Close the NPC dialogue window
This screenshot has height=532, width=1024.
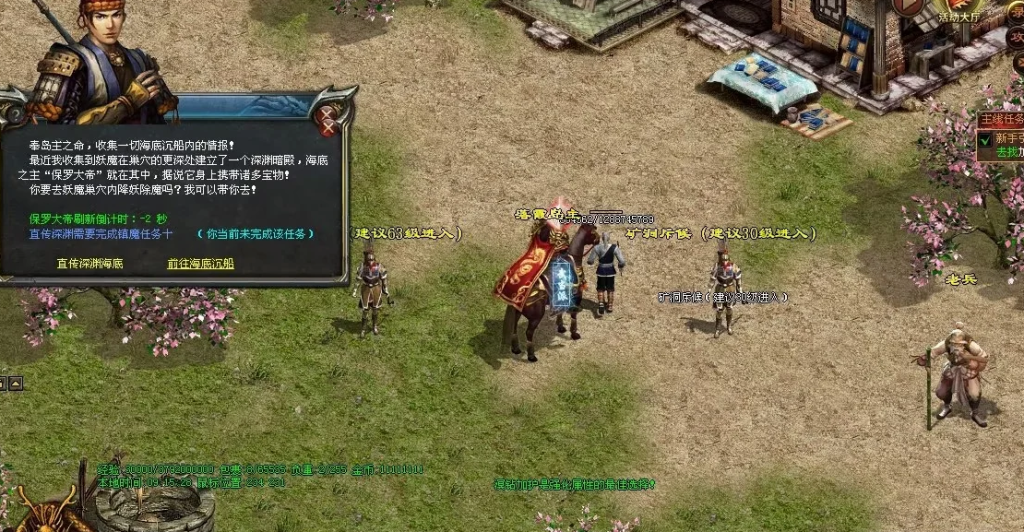tap(326, 119)
